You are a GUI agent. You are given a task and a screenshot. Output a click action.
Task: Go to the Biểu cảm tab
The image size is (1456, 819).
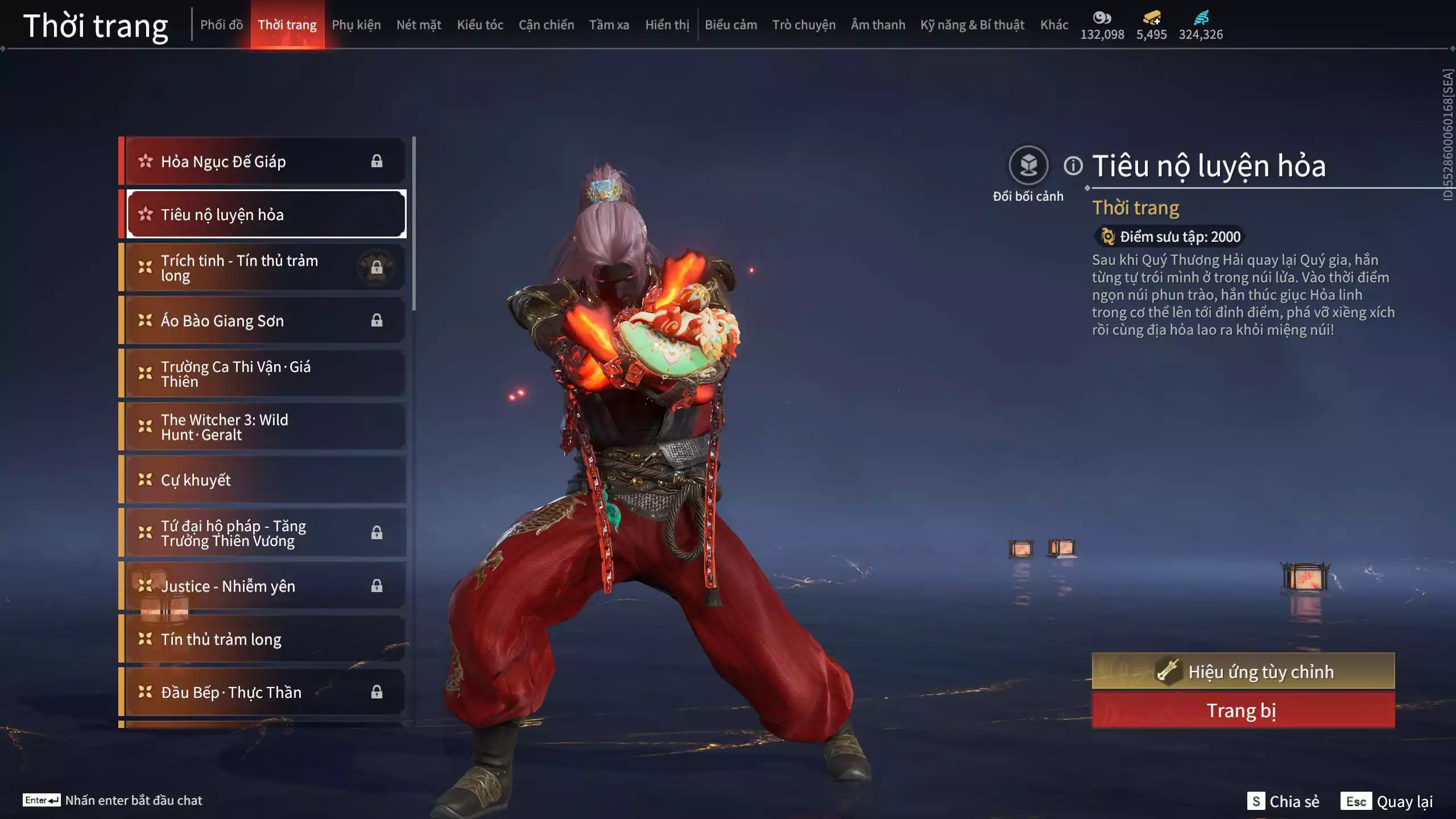731,25
